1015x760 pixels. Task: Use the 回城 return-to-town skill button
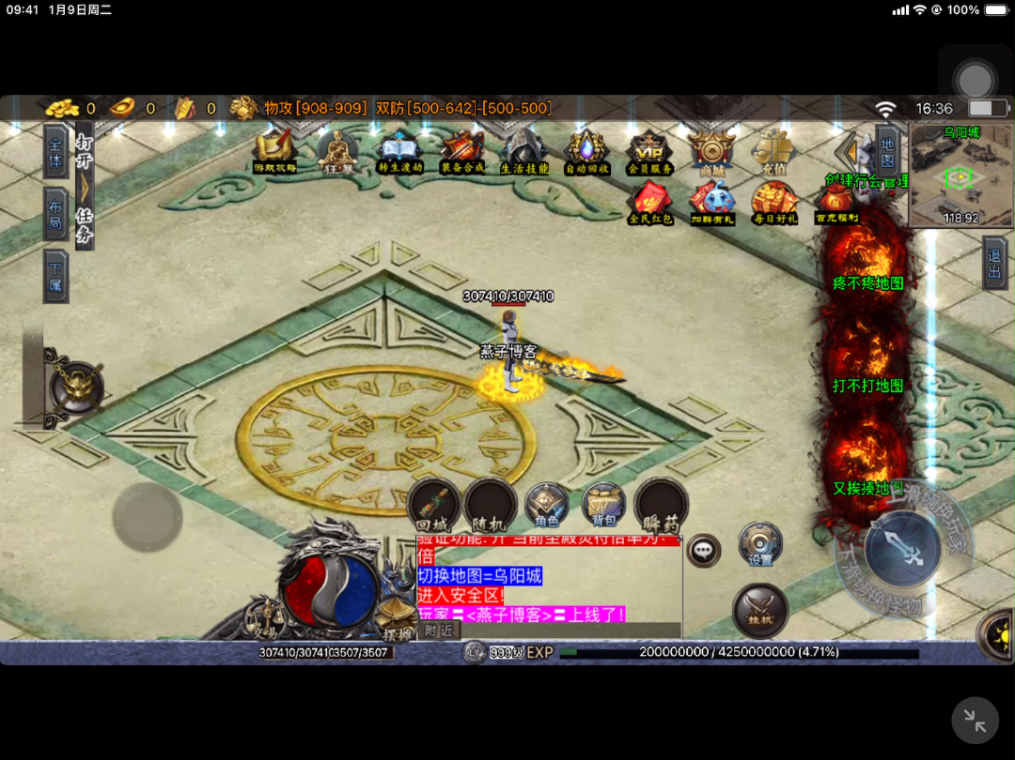433,504
